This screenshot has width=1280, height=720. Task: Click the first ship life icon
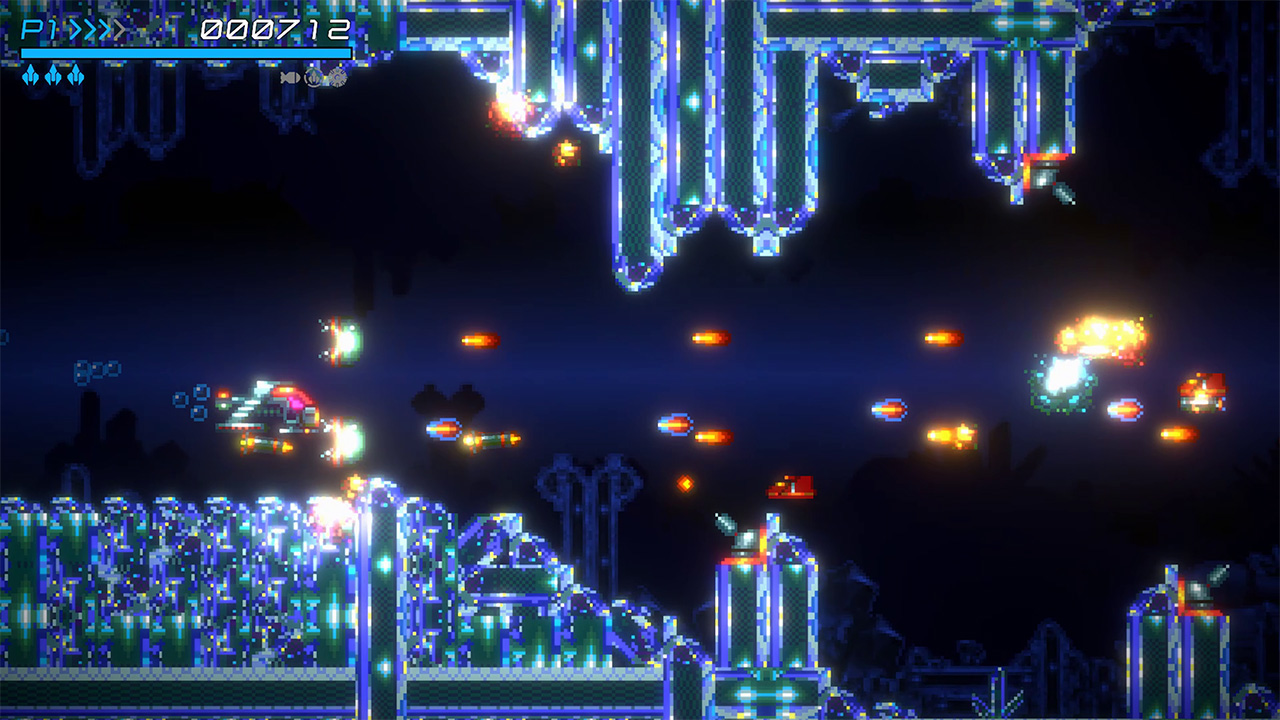[30, 75]
